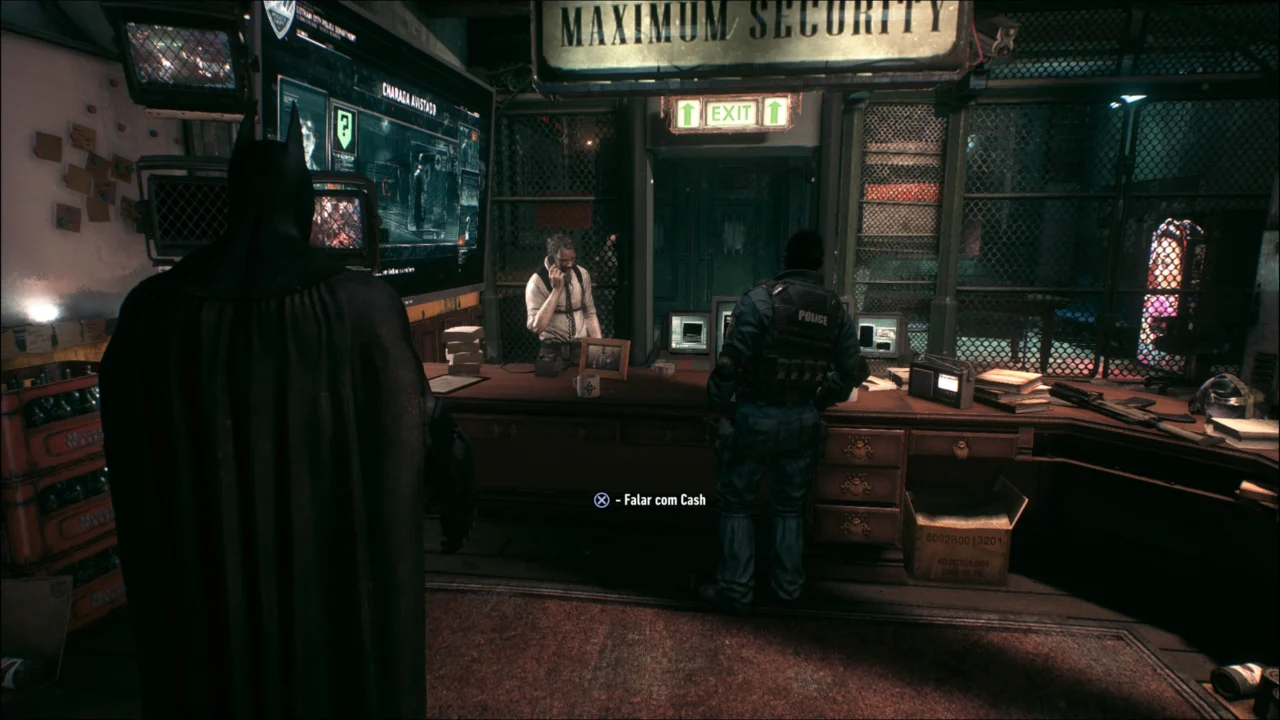Screen dimensions: 1280x720
Task: Toggle the fluorescent ceiling light fixture
Action: [1130, 97]
